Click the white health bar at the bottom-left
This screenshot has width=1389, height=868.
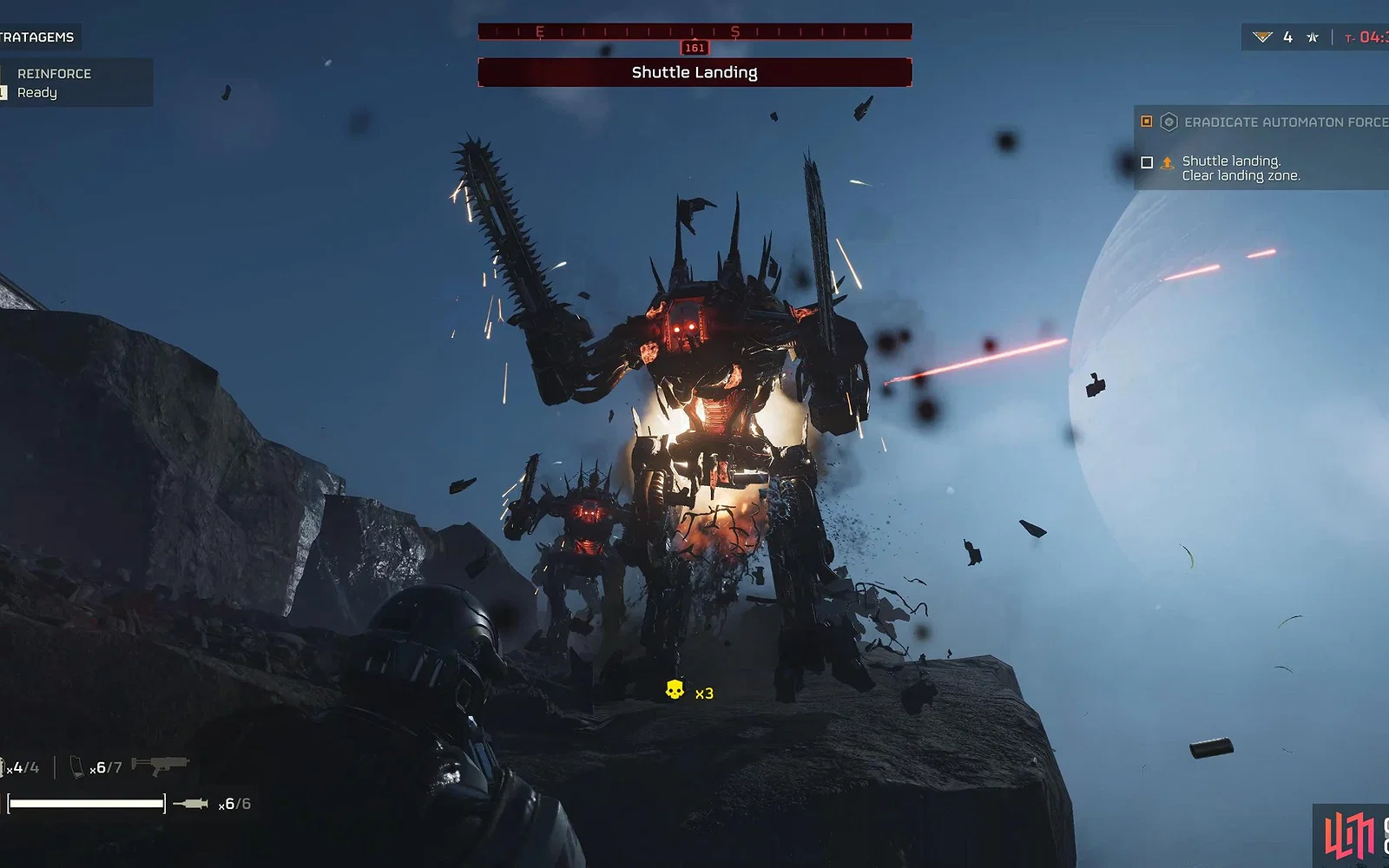(87, 804)
